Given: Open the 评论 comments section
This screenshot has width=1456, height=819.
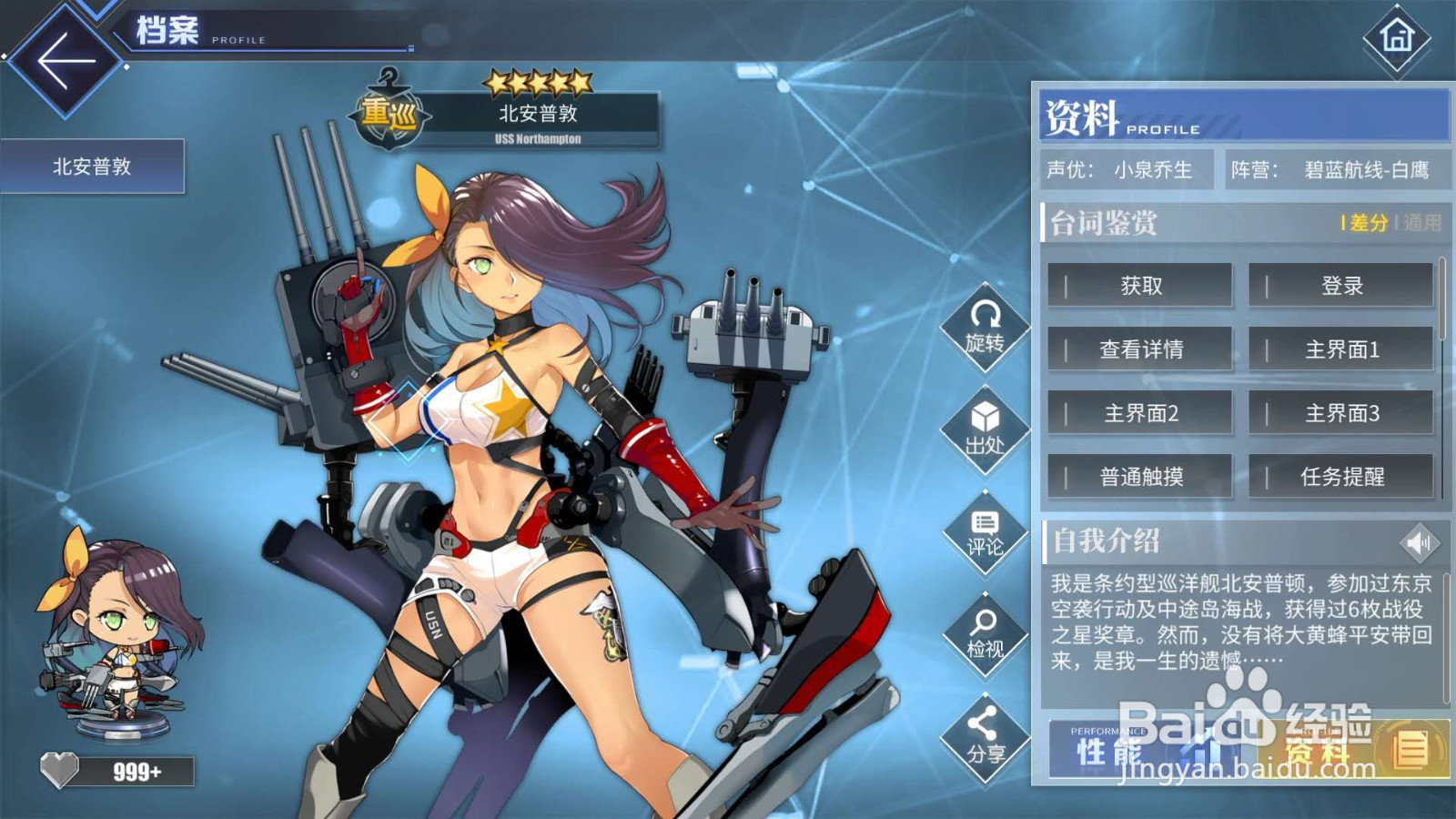Looking at the screenshot, I should [985, 532].
